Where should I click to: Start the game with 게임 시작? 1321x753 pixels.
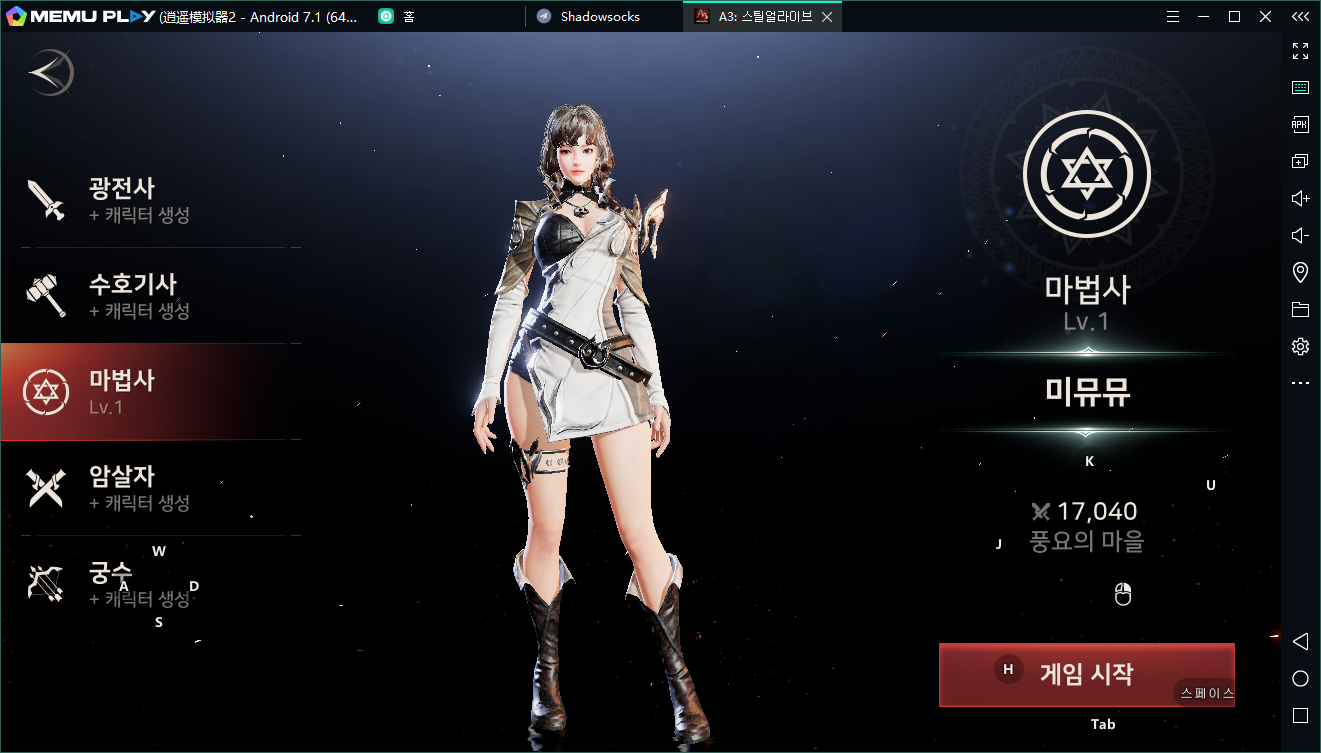click(1086, 674)
